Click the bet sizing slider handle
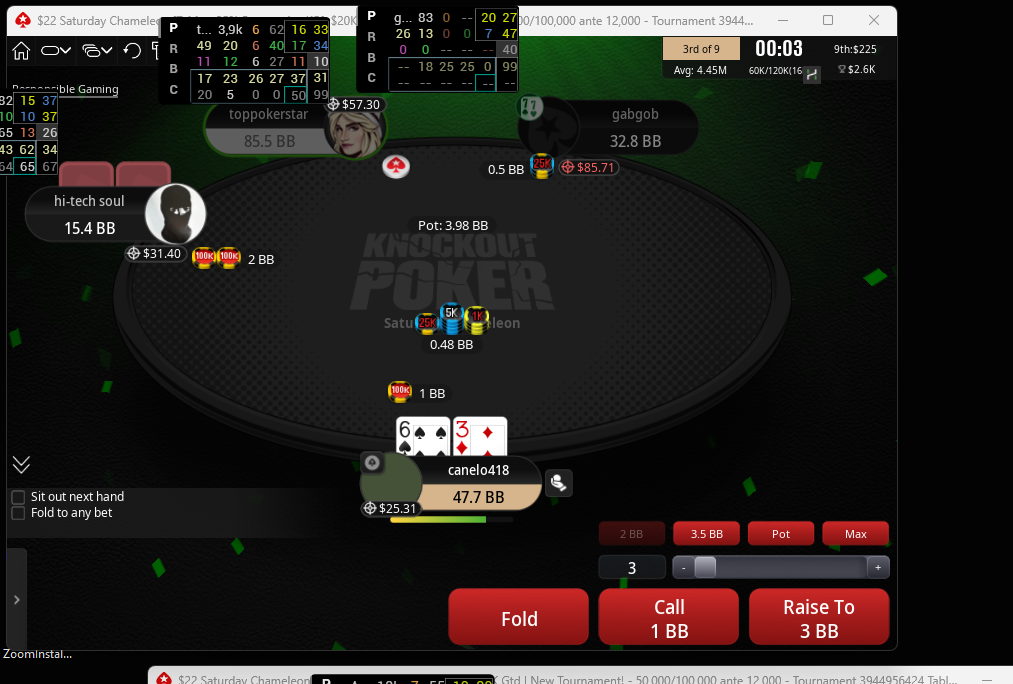Image resolution: width=1013 pixels, height=684 pixels. tap(705, 568)
